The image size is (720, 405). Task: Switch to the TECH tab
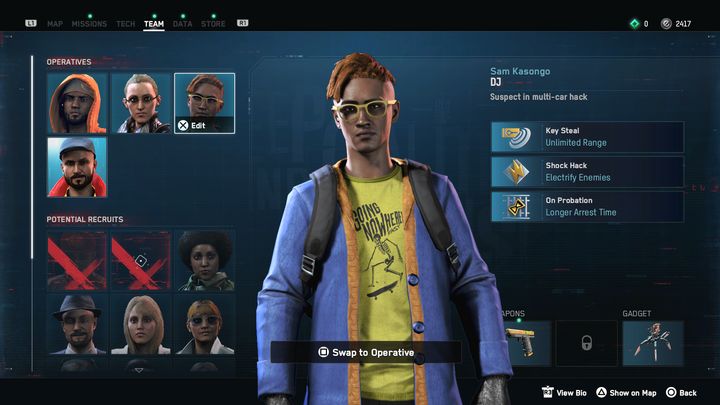point(125,23)
